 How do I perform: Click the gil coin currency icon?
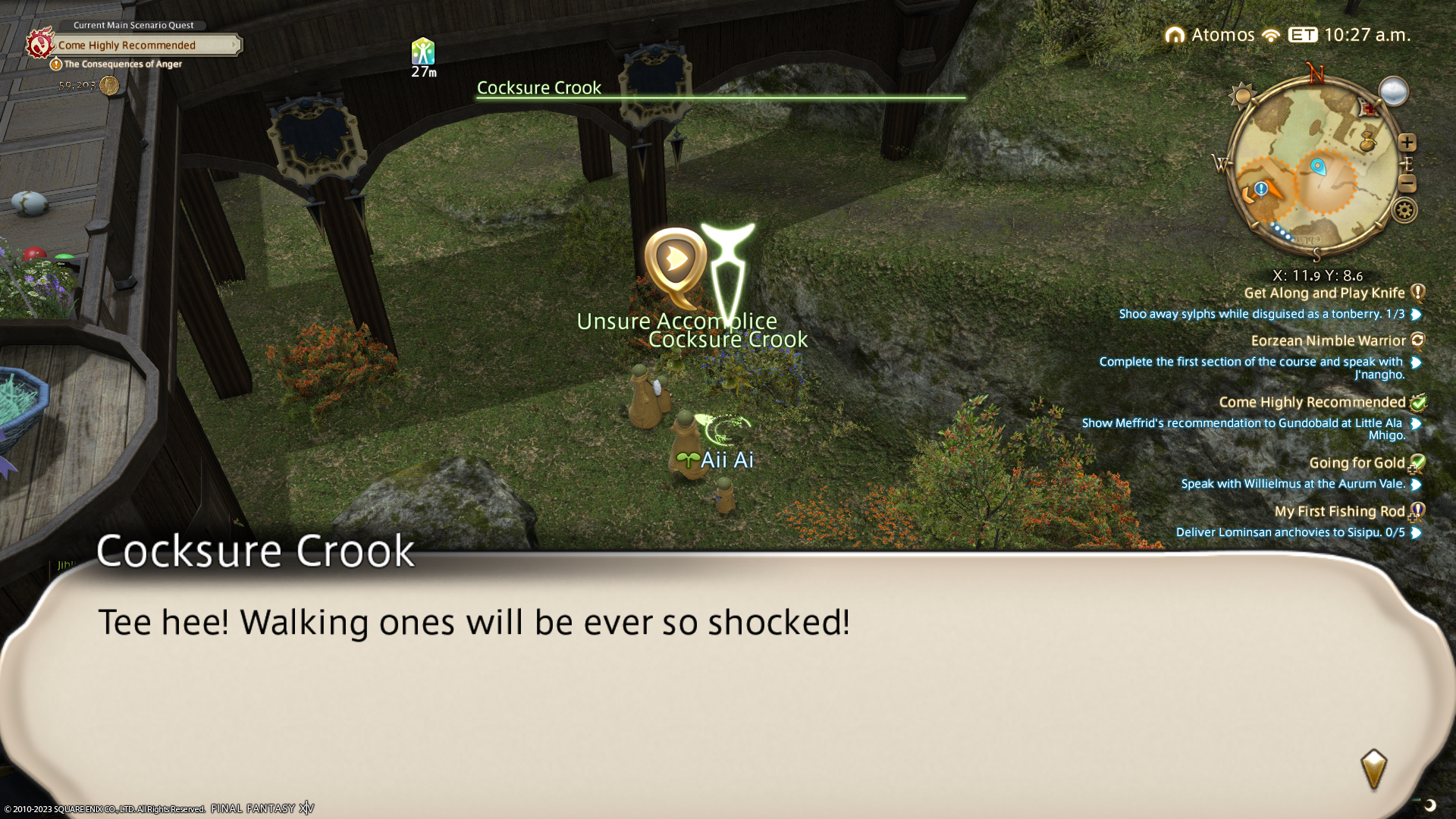coord(109,86)
